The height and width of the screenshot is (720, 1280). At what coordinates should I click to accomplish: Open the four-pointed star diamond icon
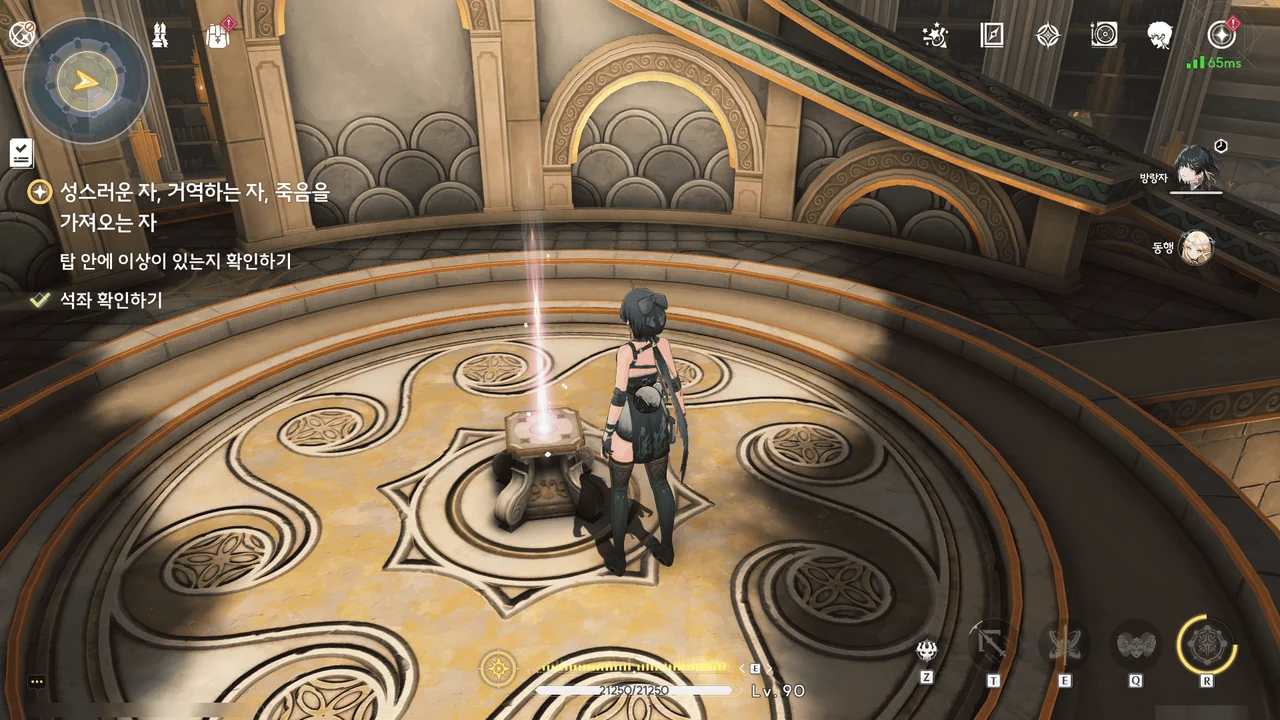(1047, 36)
